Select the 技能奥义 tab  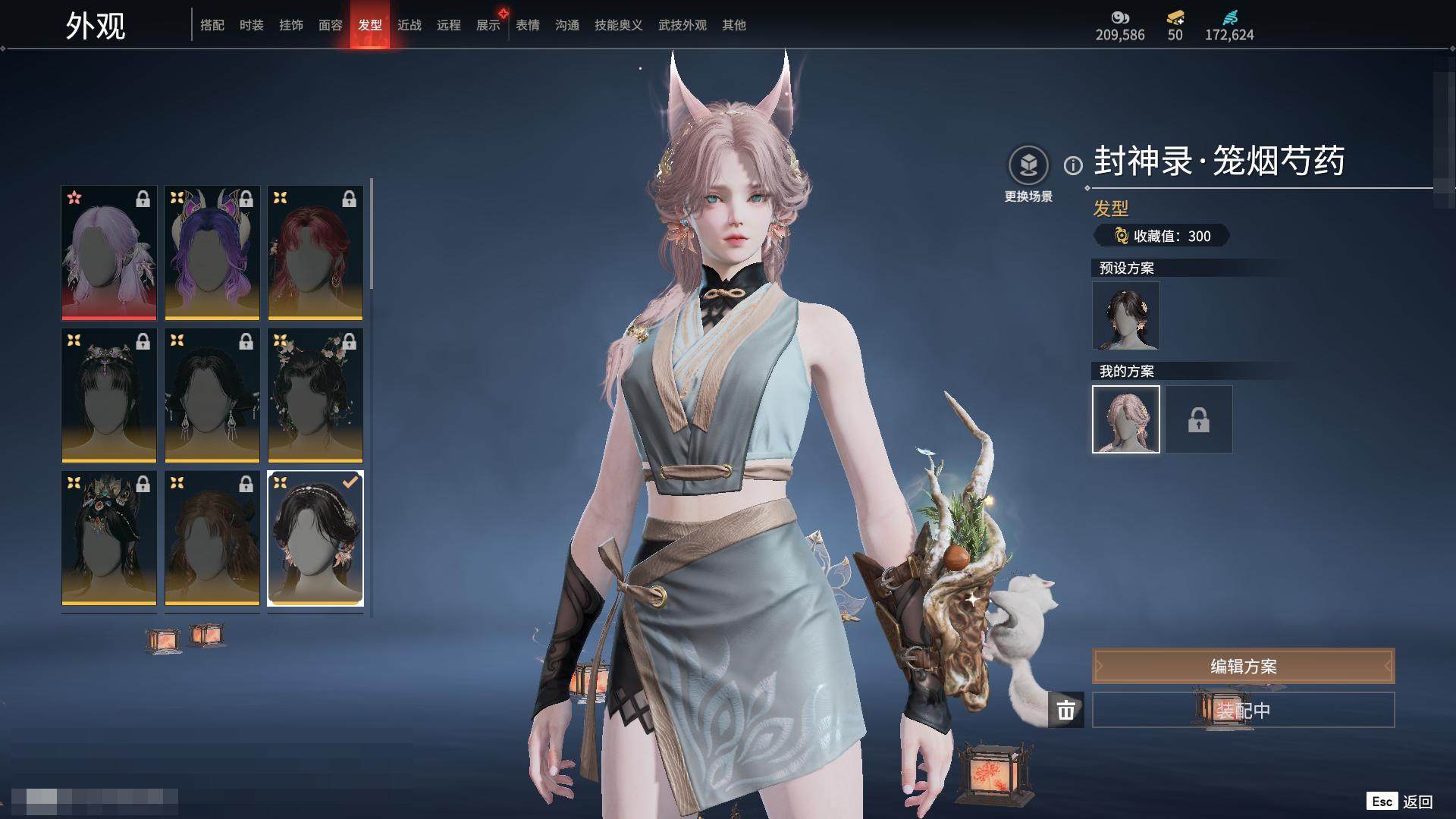pos(619,25)
